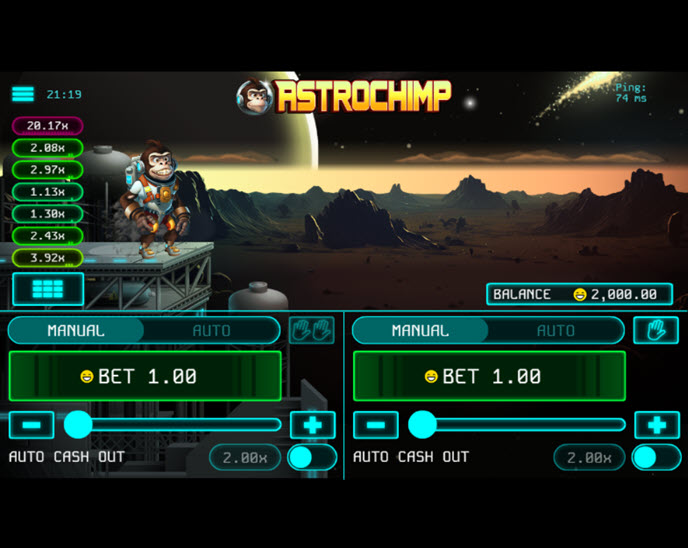
Task: Place the 1.00 bet in second panel
Action: (x=489, y=376)
